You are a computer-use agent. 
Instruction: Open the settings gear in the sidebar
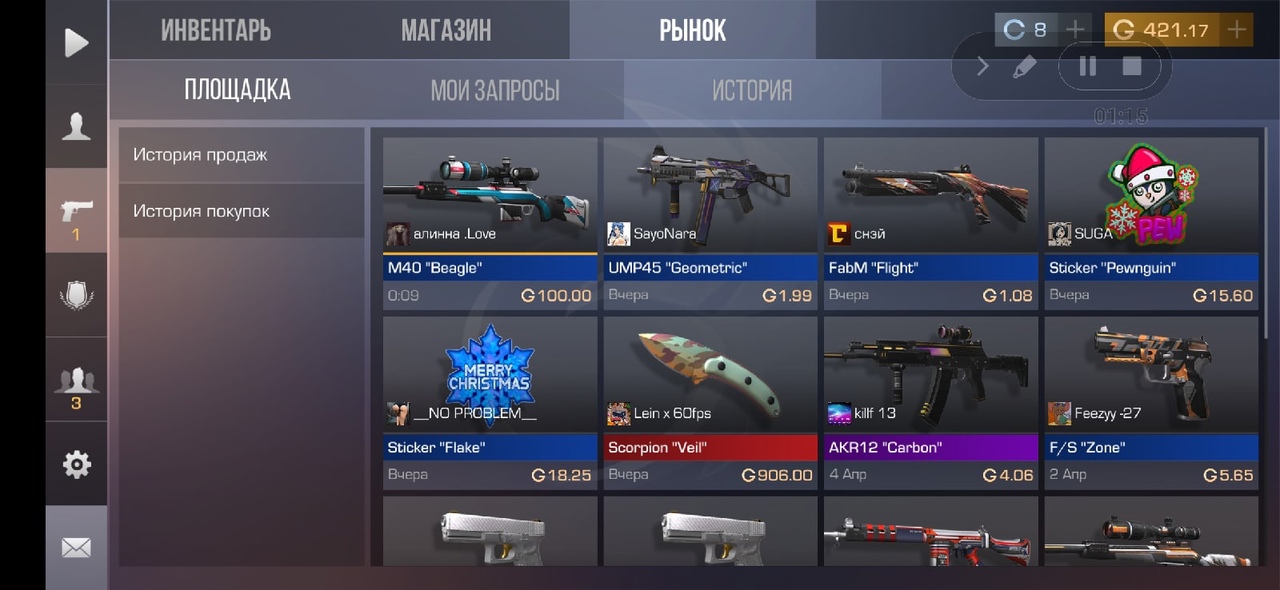point(76,464)
